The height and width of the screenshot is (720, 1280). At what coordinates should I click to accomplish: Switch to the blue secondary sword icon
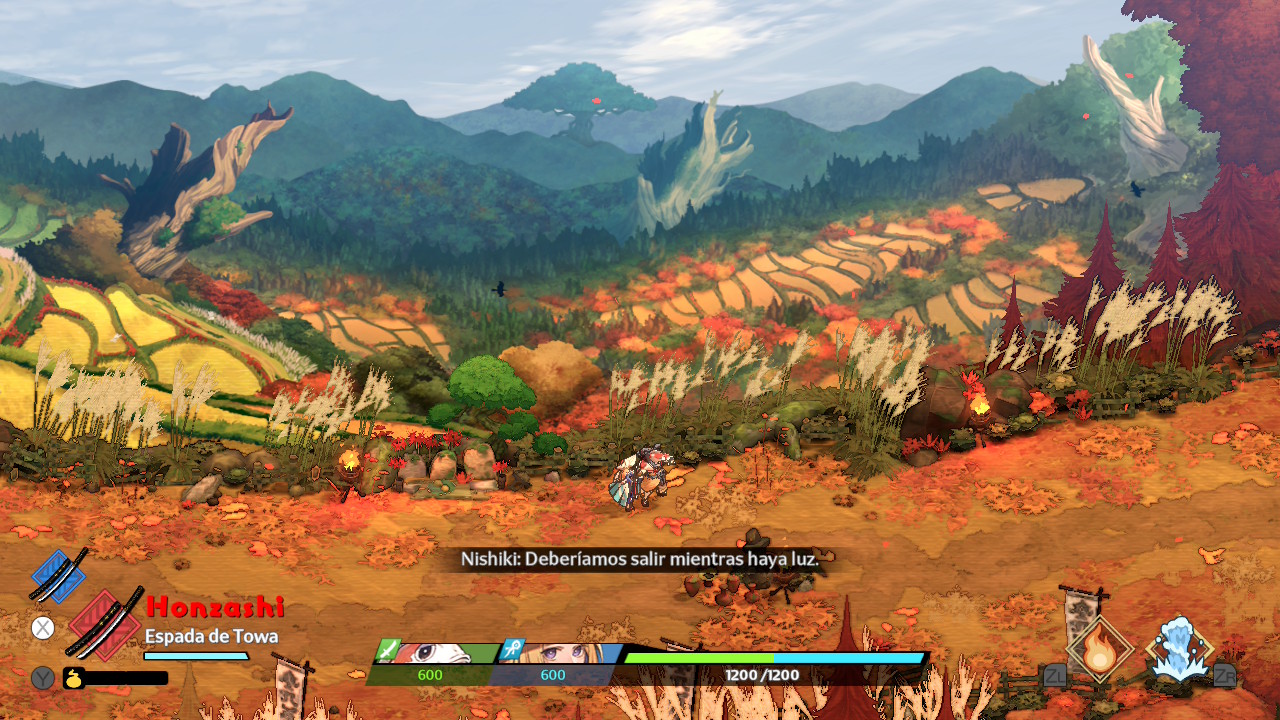pyautogui.click(x=58, y=575)
